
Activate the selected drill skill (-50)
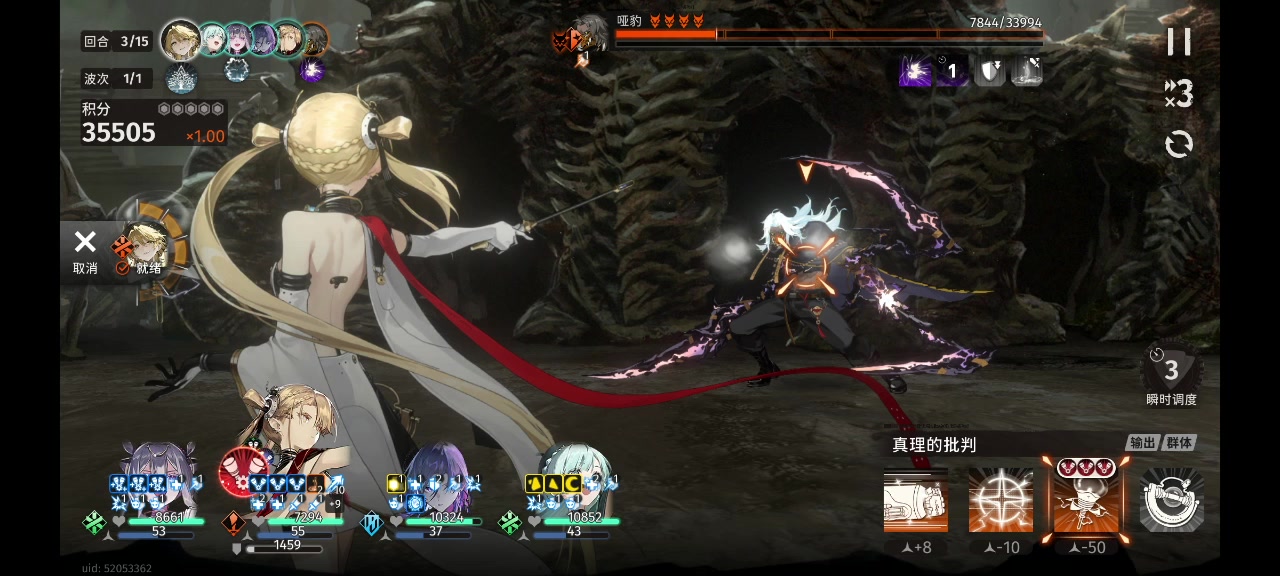[1086, 500]
